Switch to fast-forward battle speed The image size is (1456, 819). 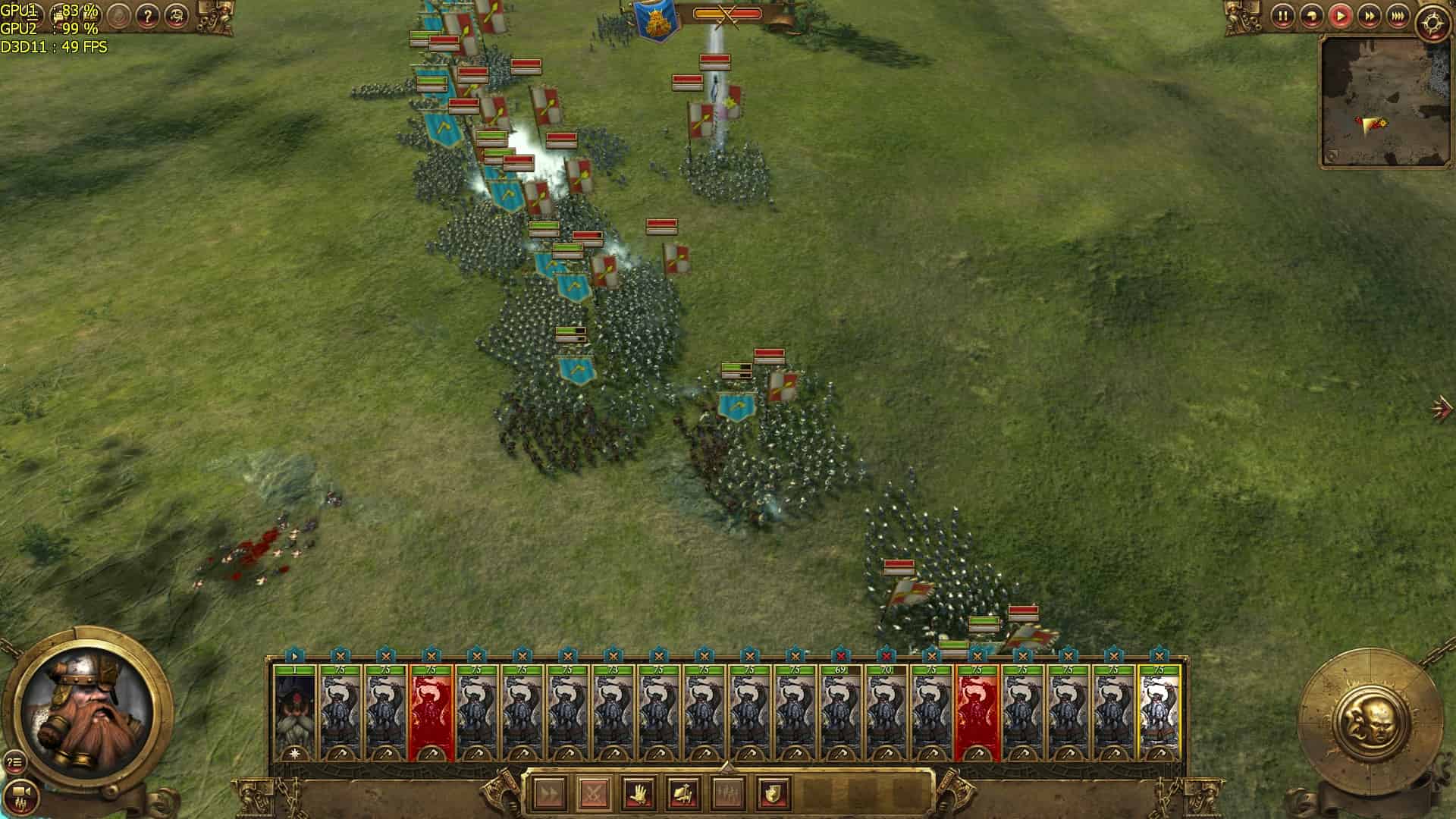click(x=1370, y=16)
